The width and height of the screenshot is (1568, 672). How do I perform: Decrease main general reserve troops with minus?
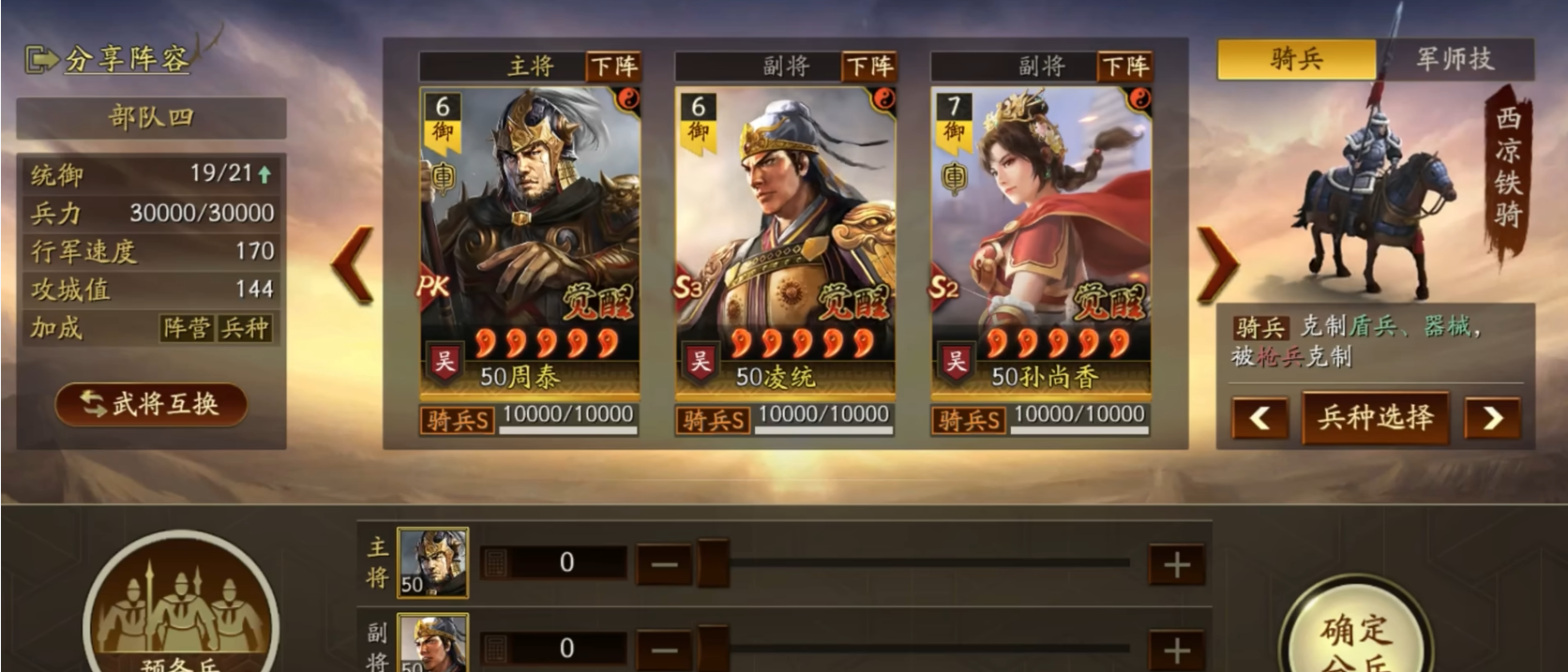pyautogui.click(x=664, y=564)
